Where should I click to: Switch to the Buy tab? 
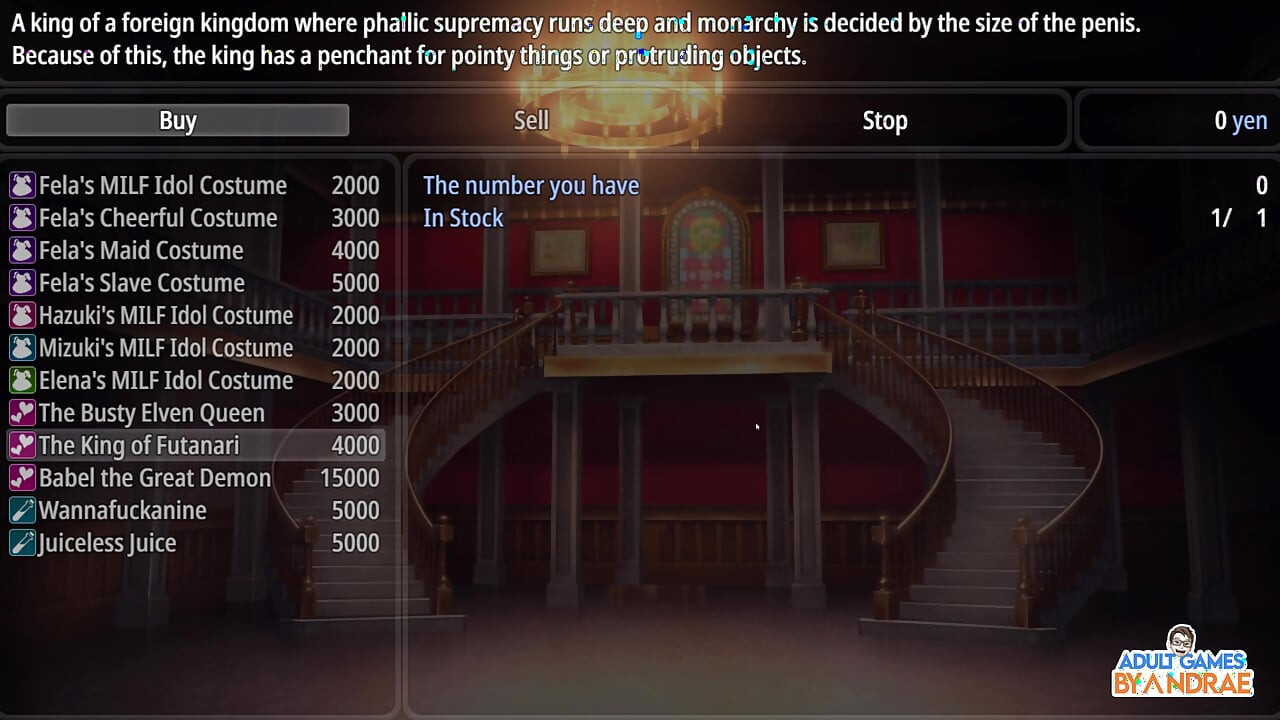(x=177, y=120)
